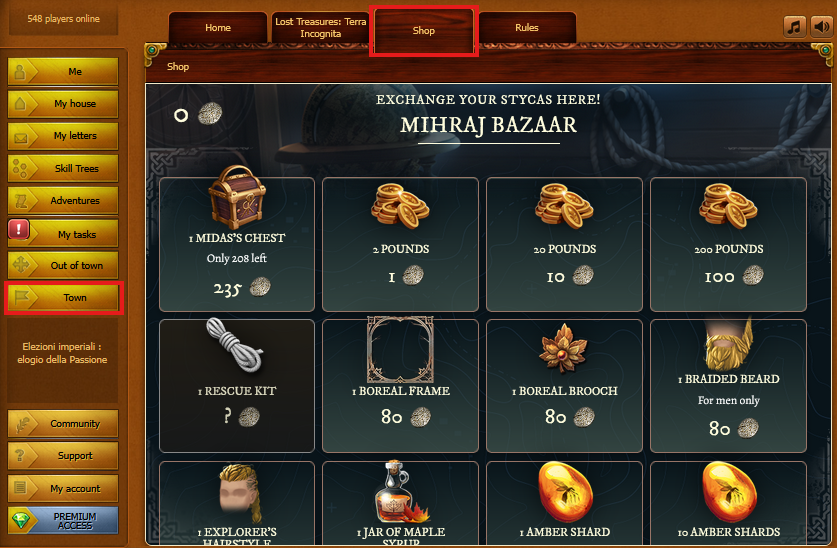Click the Premium Access button
837x548 pixels.
pos(63,521)
